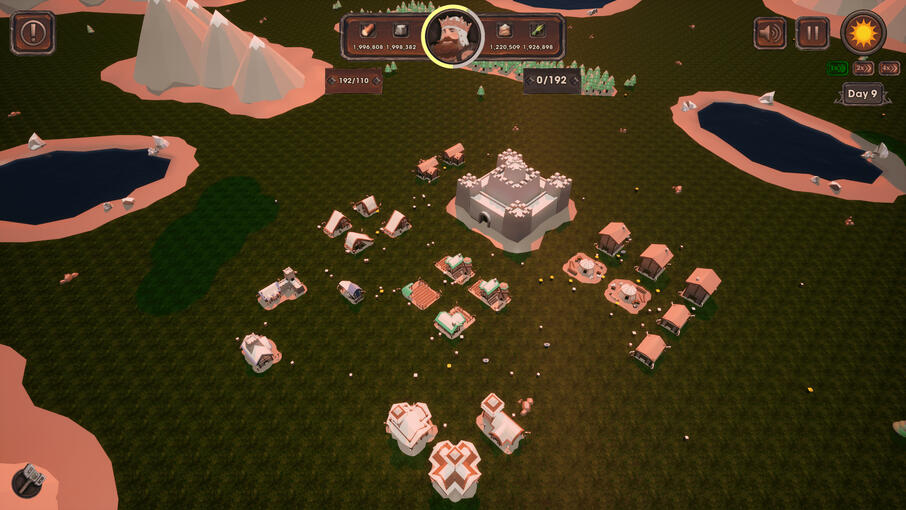This screenshot has width=906, height=510.
Task: Select the king portrait
Action: (453, 35)
